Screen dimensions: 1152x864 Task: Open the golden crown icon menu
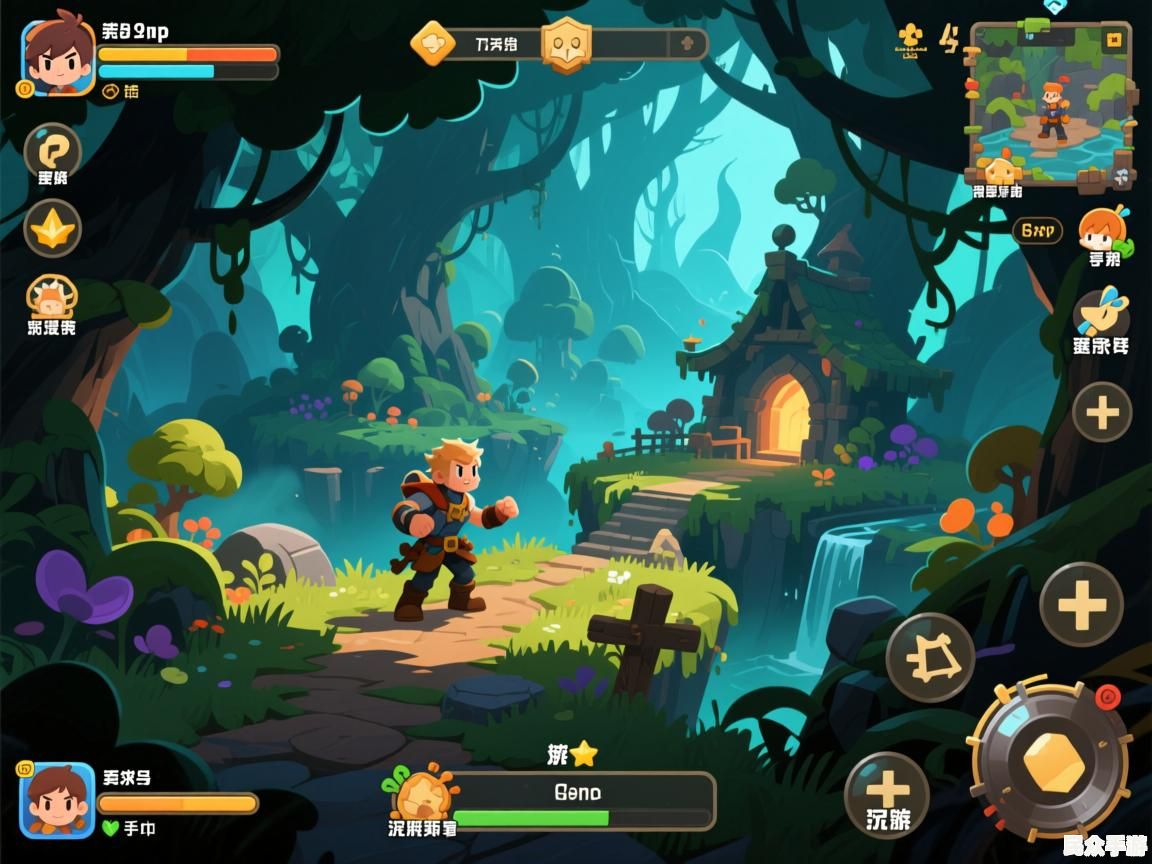pos(52,229)
